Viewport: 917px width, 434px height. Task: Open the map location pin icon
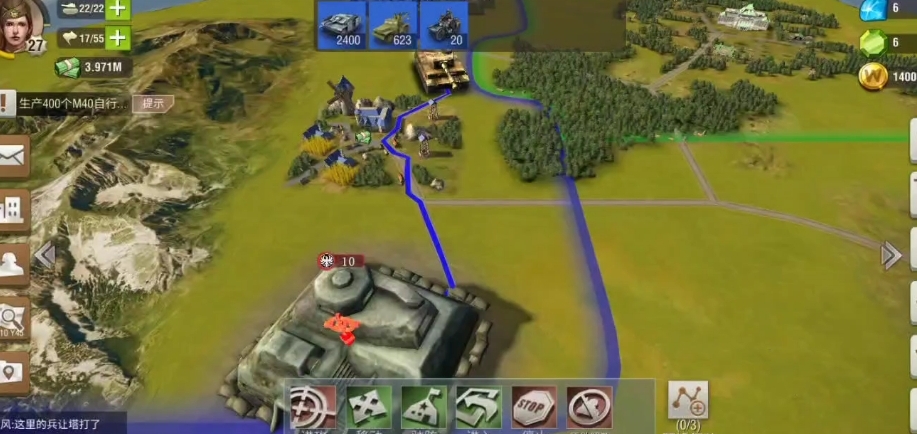pos(12,372)
